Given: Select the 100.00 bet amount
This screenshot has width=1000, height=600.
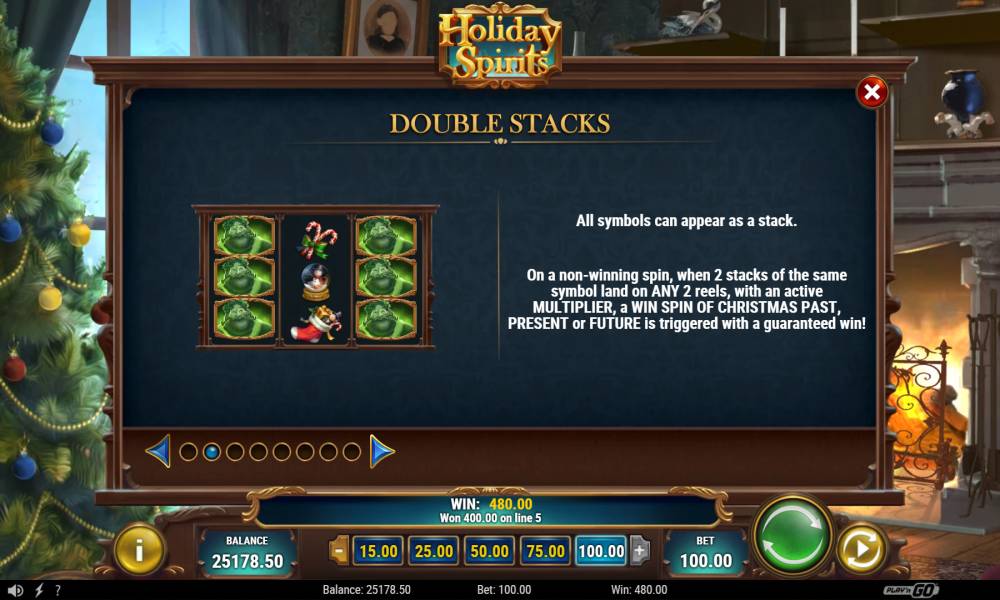Looking at the screenshot, I should click(x=601, y=550).
